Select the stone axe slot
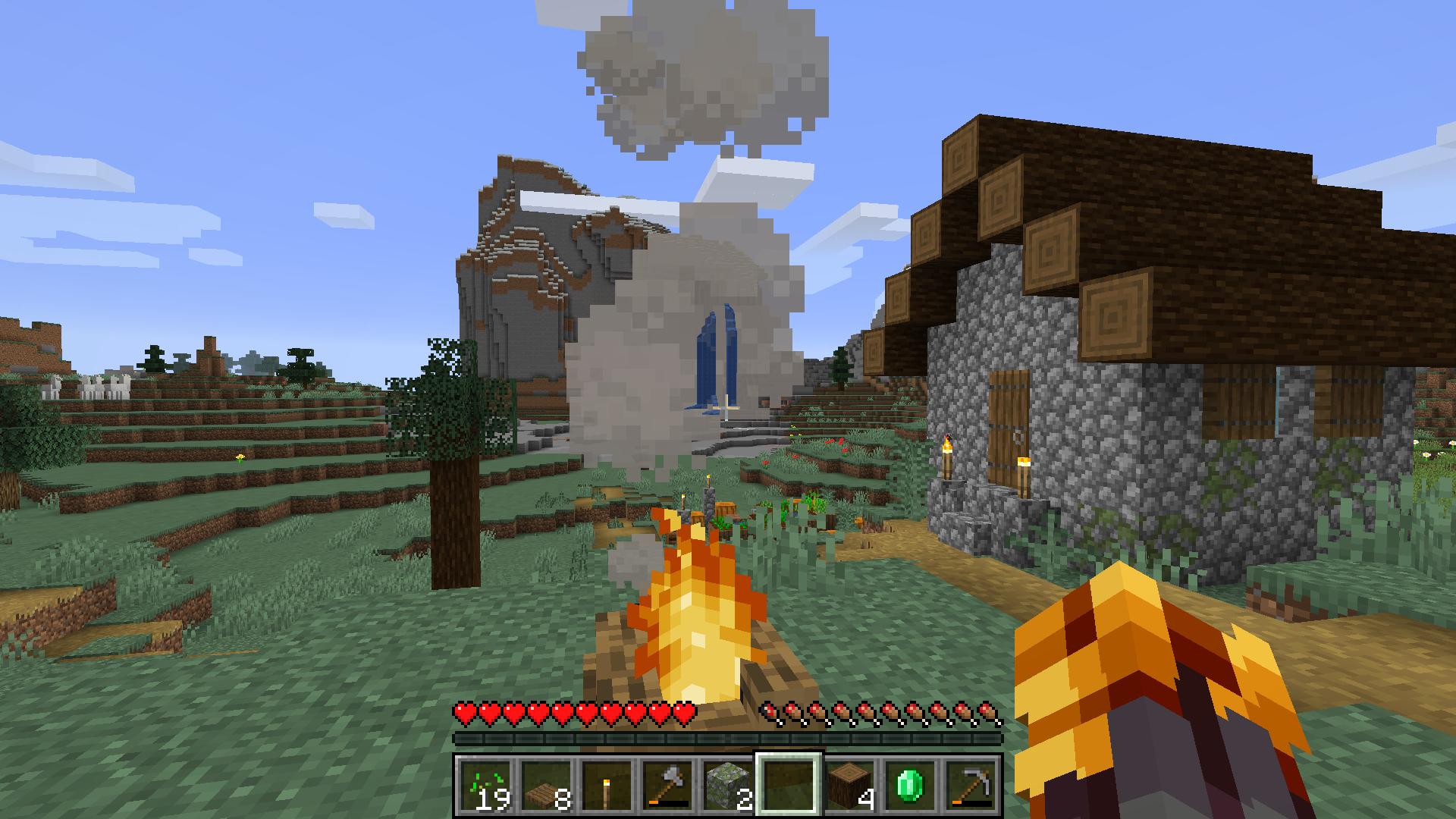The image size is (1456, 819). coord(667,786)
